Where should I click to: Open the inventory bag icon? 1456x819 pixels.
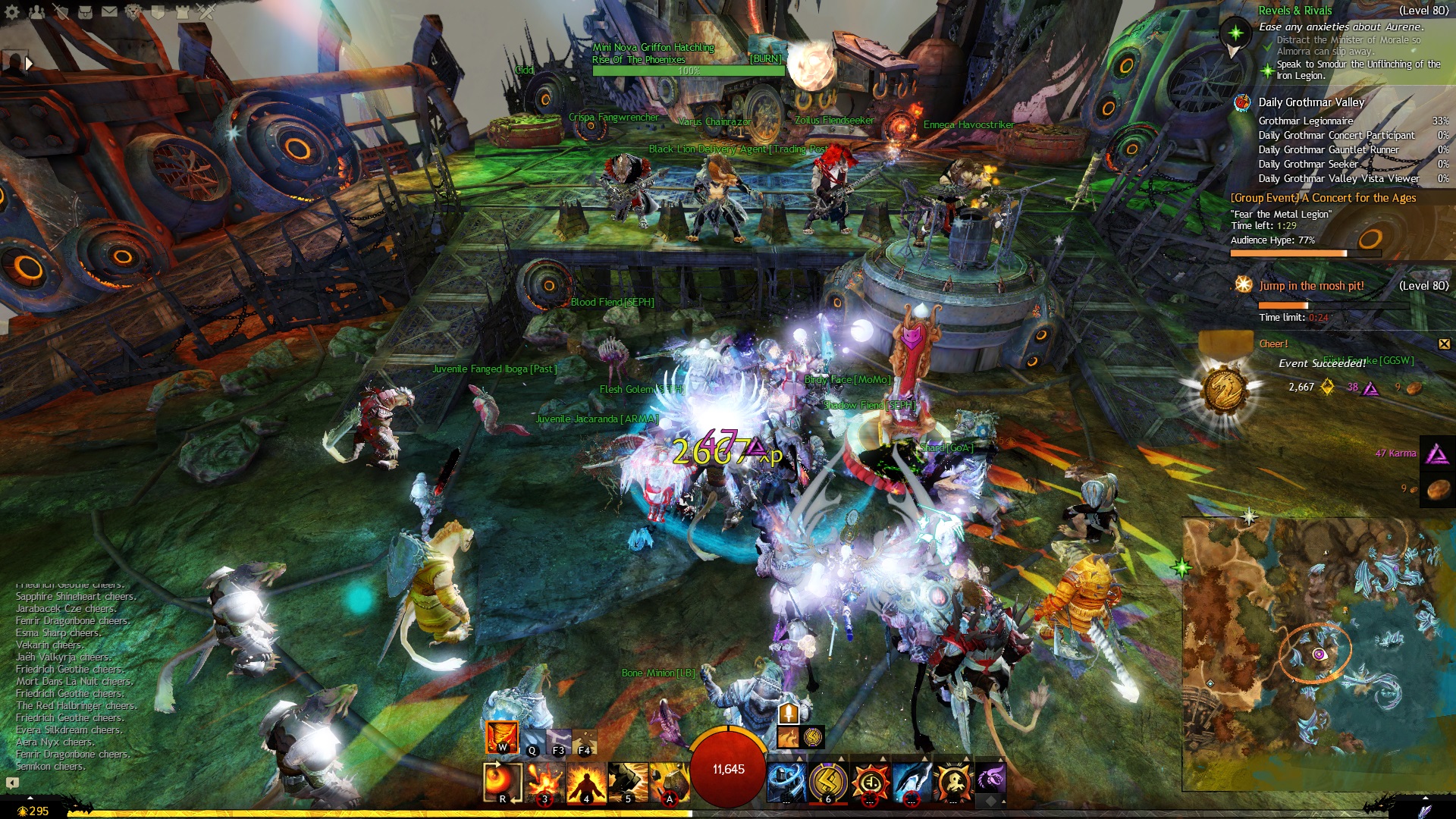[85, 11]
